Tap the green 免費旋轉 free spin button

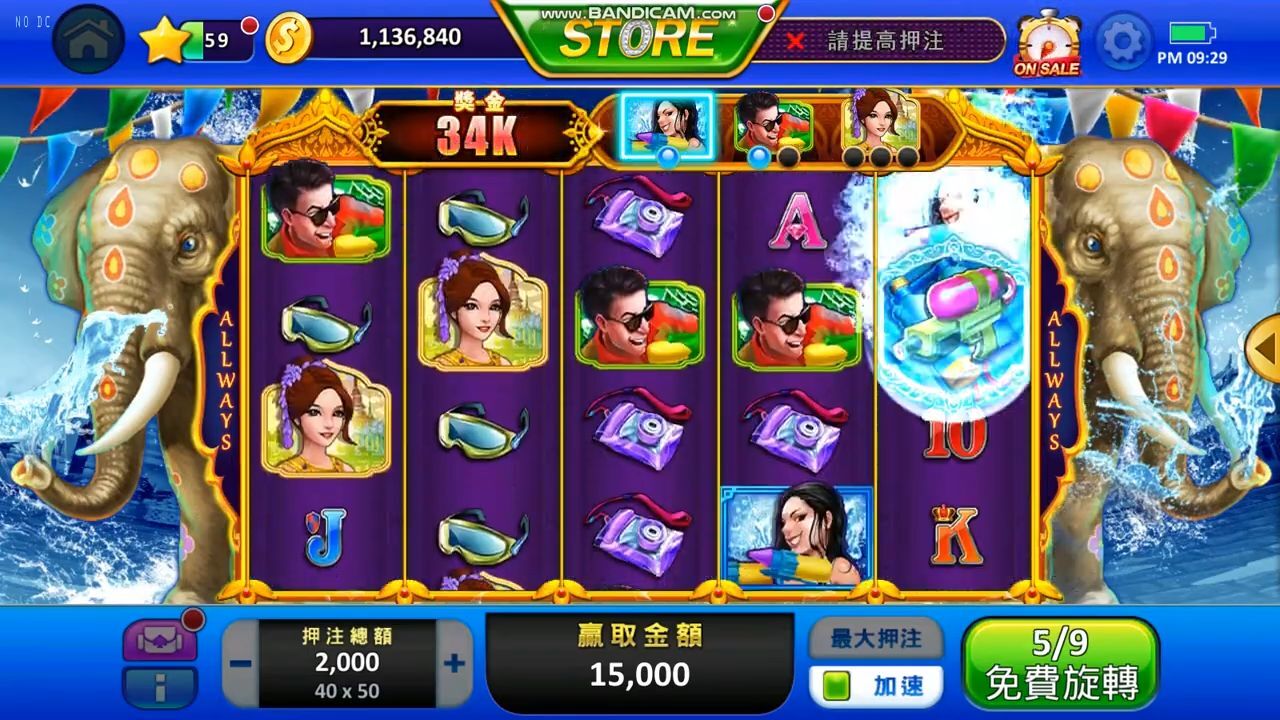(1061, 664)
